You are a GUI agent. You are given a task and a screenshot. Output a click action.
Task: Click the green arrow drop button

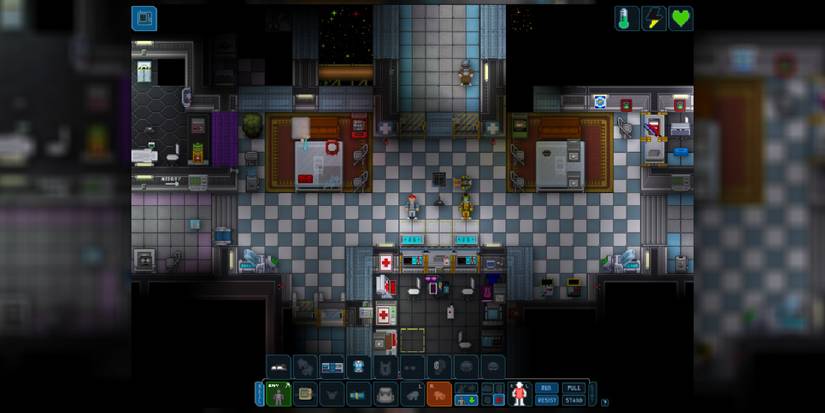(470, 400)
